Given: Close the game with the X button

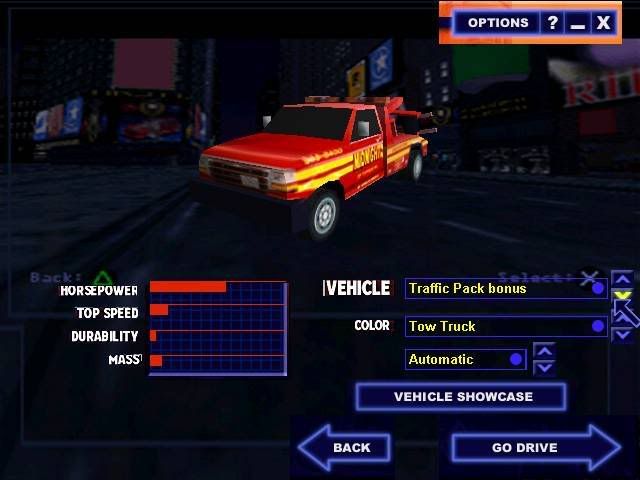Looking at the screenshot, I should click(604, 22).
